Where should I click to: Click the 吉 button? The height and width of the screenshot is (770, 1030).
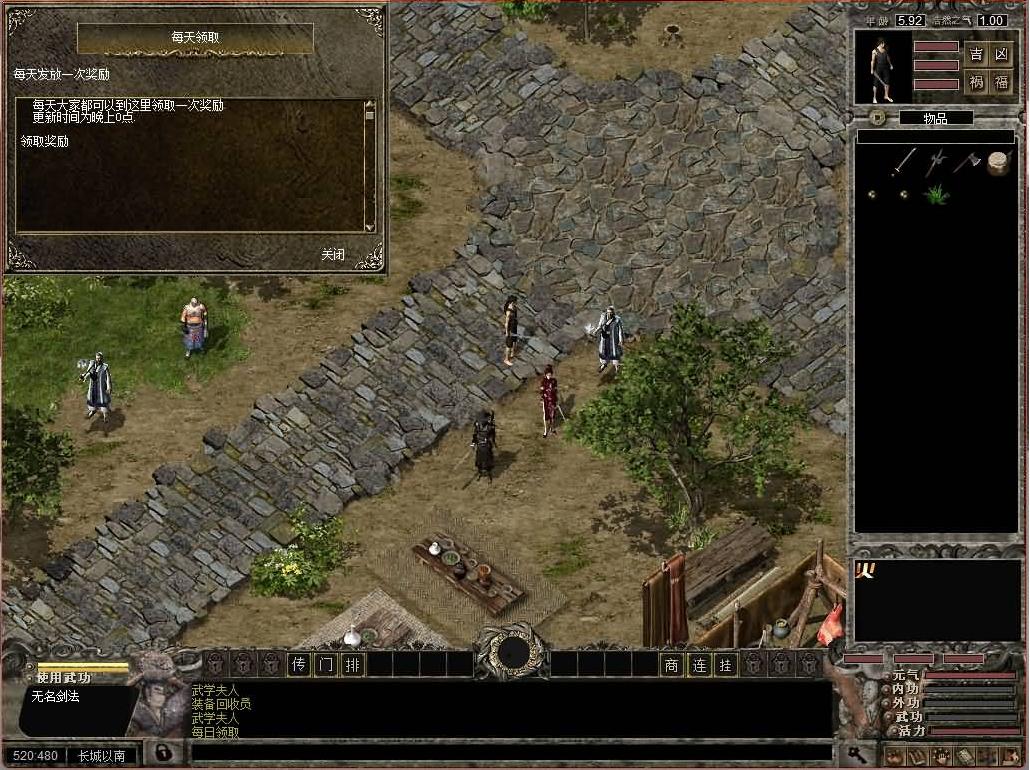(976, 53)
